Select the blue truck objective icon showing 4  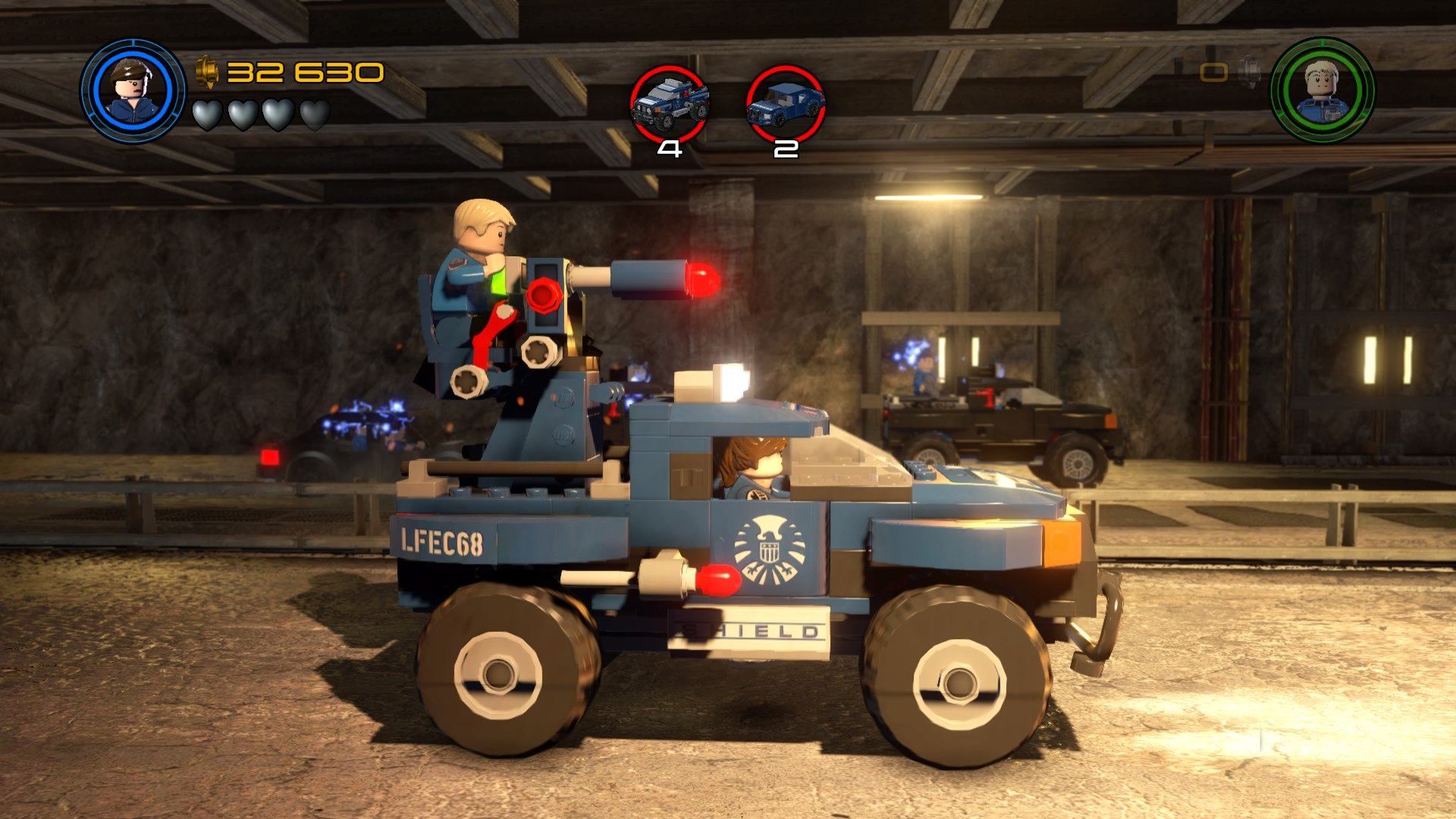[667, 102]
